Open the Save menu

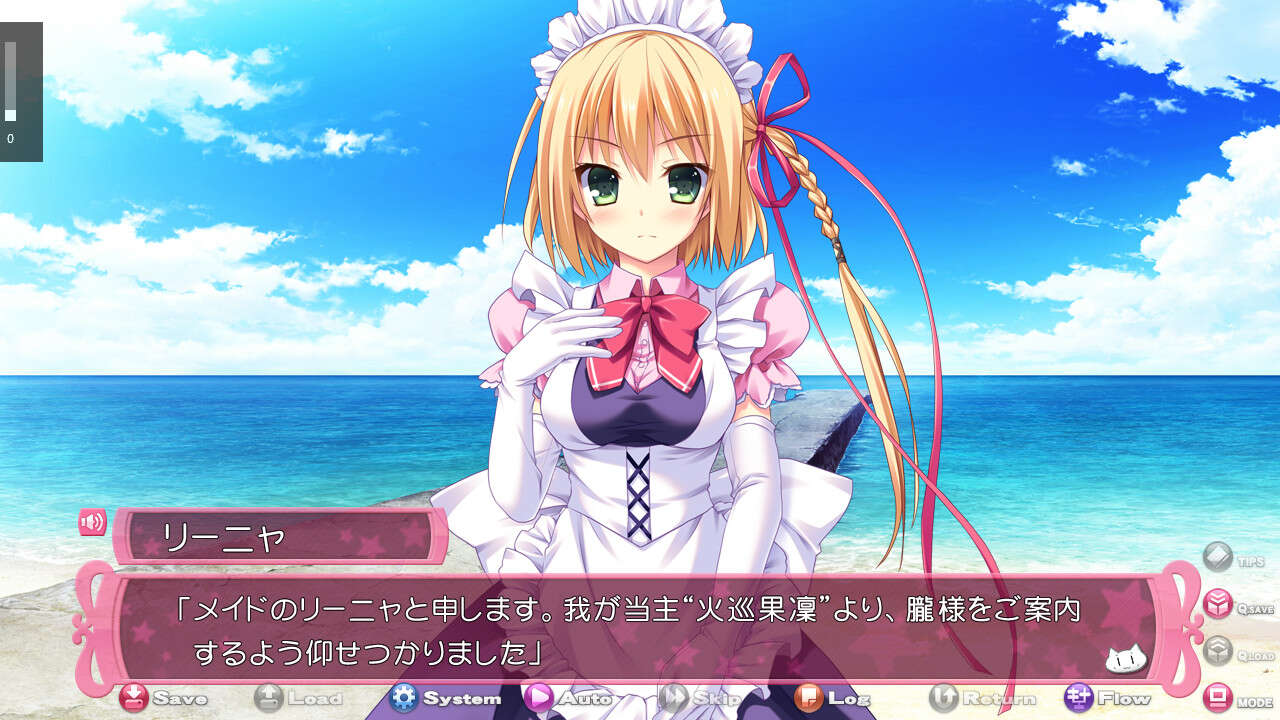(x=162, y=697)
